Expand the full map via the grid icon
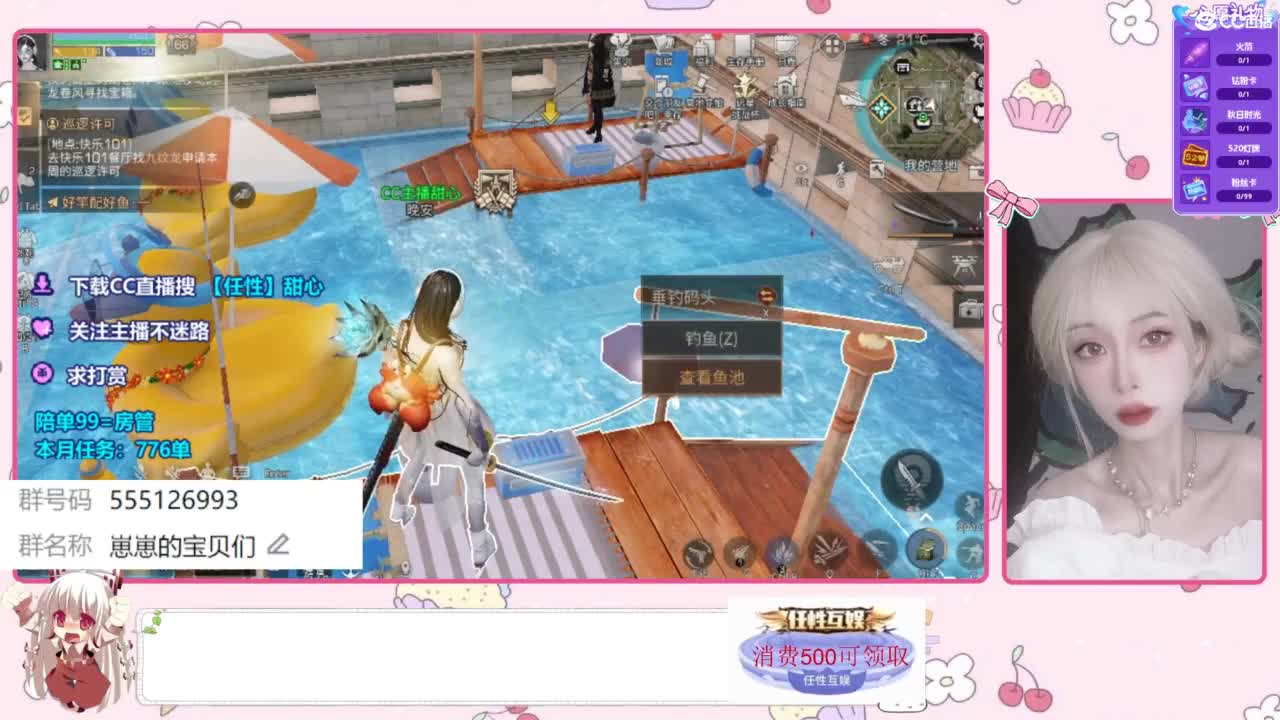Screen dimensions: 1280x720 (x=831, y=46)
